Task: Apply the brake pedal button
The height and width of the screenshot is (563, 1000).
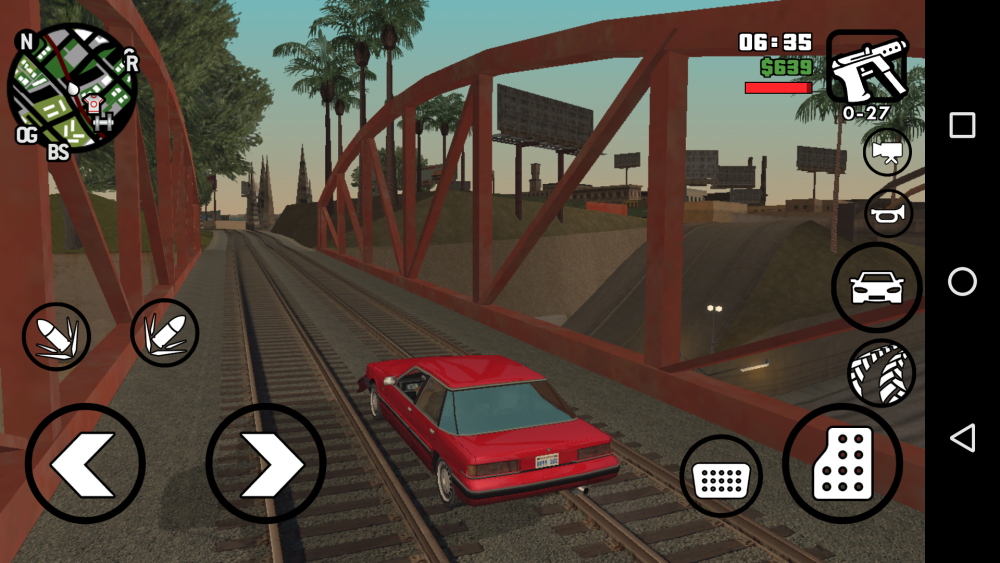Action: coord(721,477)
